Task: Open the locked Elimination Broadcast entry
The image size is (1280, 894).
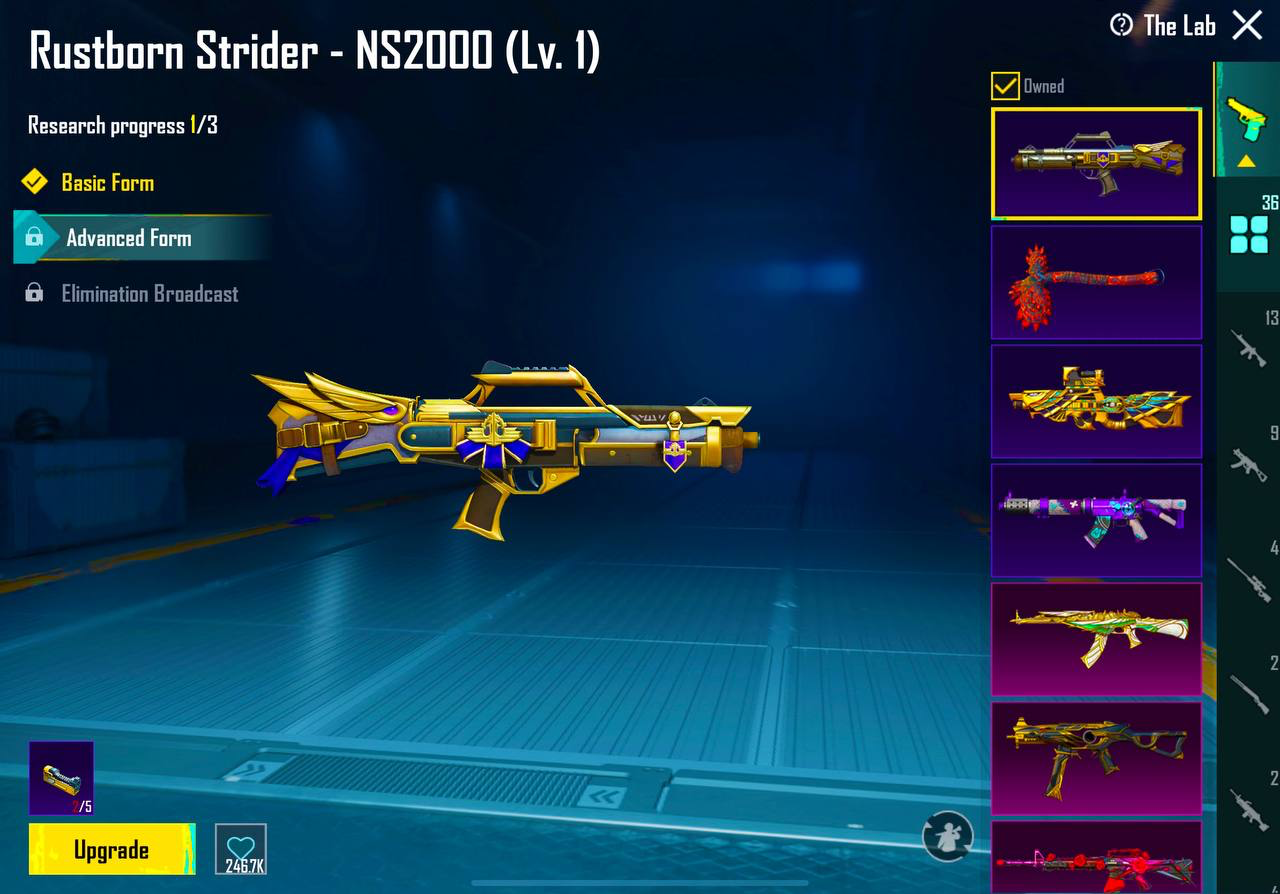Action: 149,294
